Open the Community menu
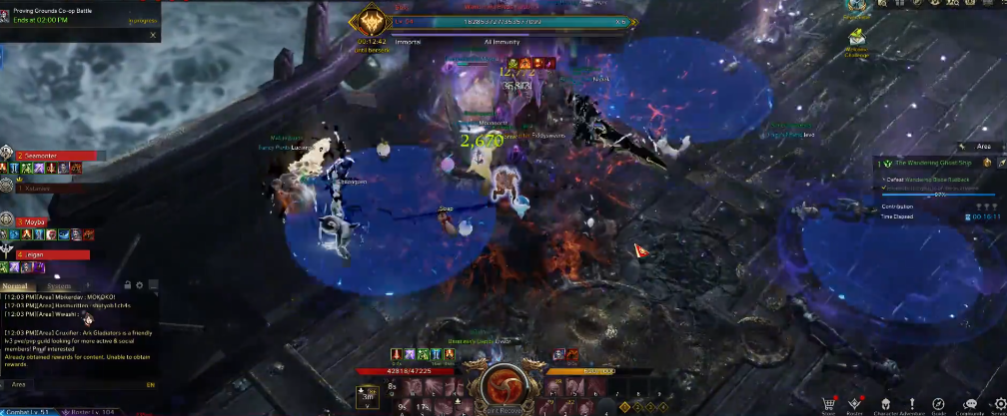Image resolution: width=1007 pixels, height=416 pixels. (969, 403)
